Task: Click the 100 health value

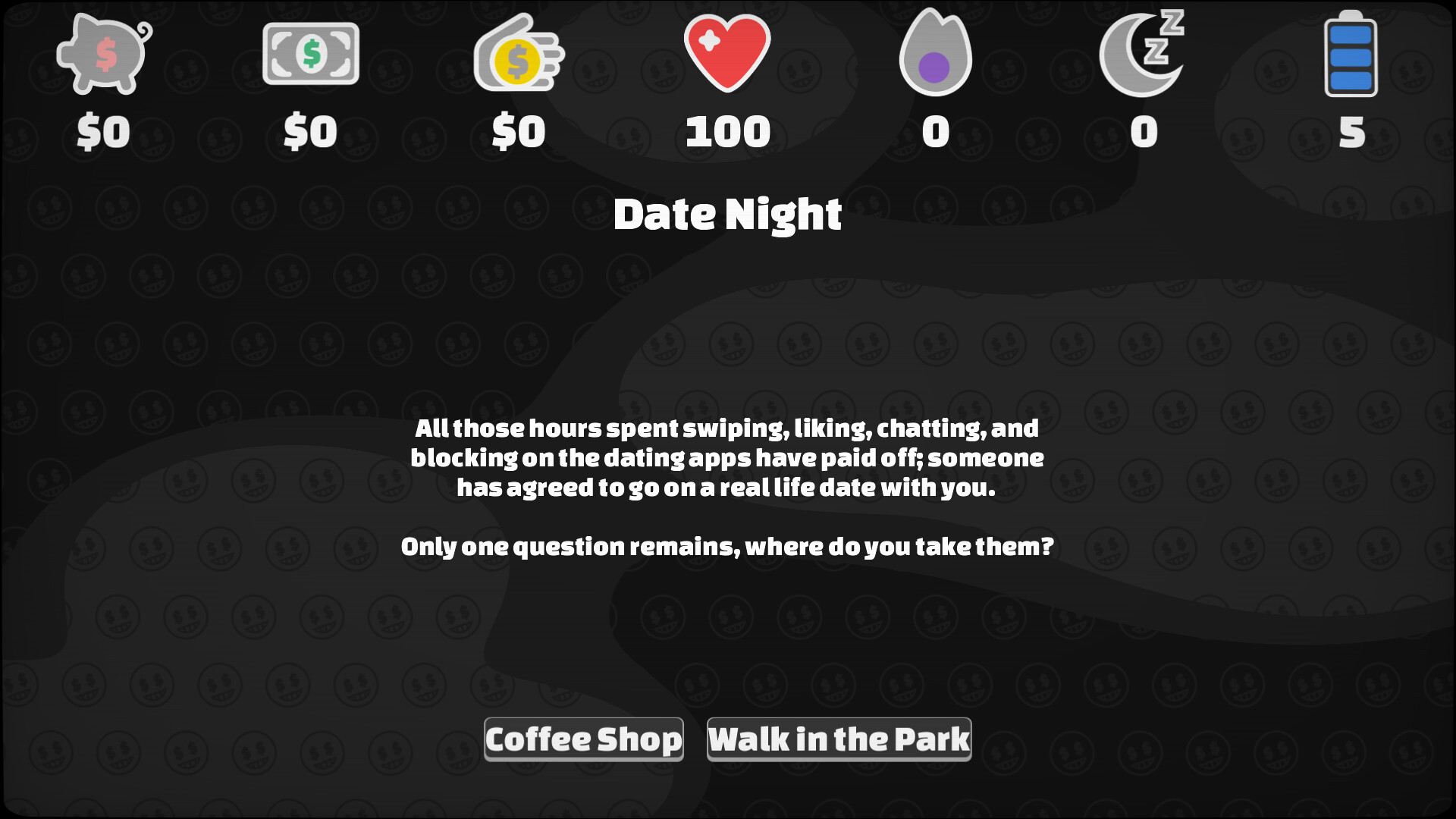Action: (x=726, y=133)
